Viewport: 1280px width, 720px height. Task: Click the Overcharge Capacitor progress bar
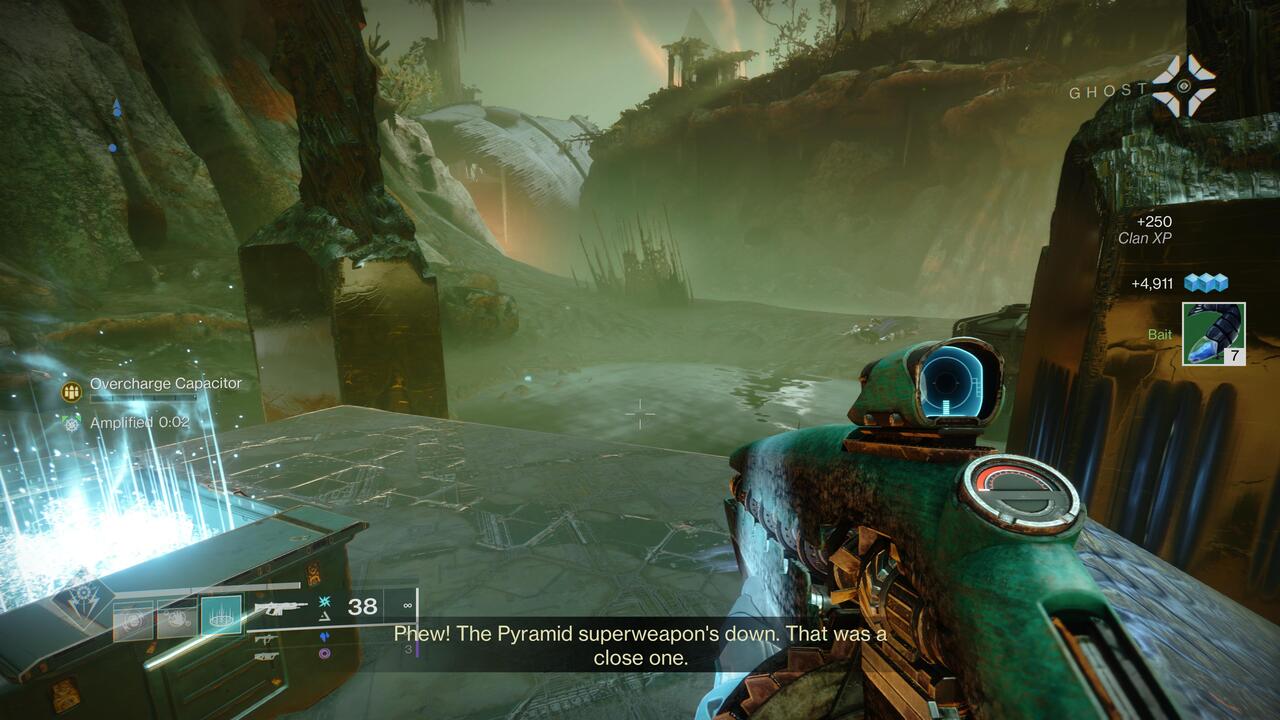tap(143, 398)
